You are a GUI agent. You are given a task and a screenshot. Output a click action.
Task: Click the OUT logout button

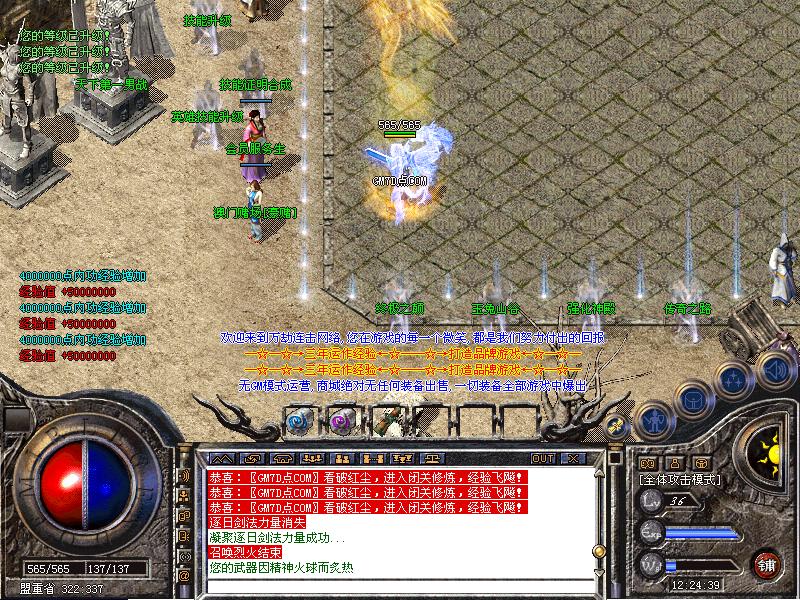click(x=543, y=458)
